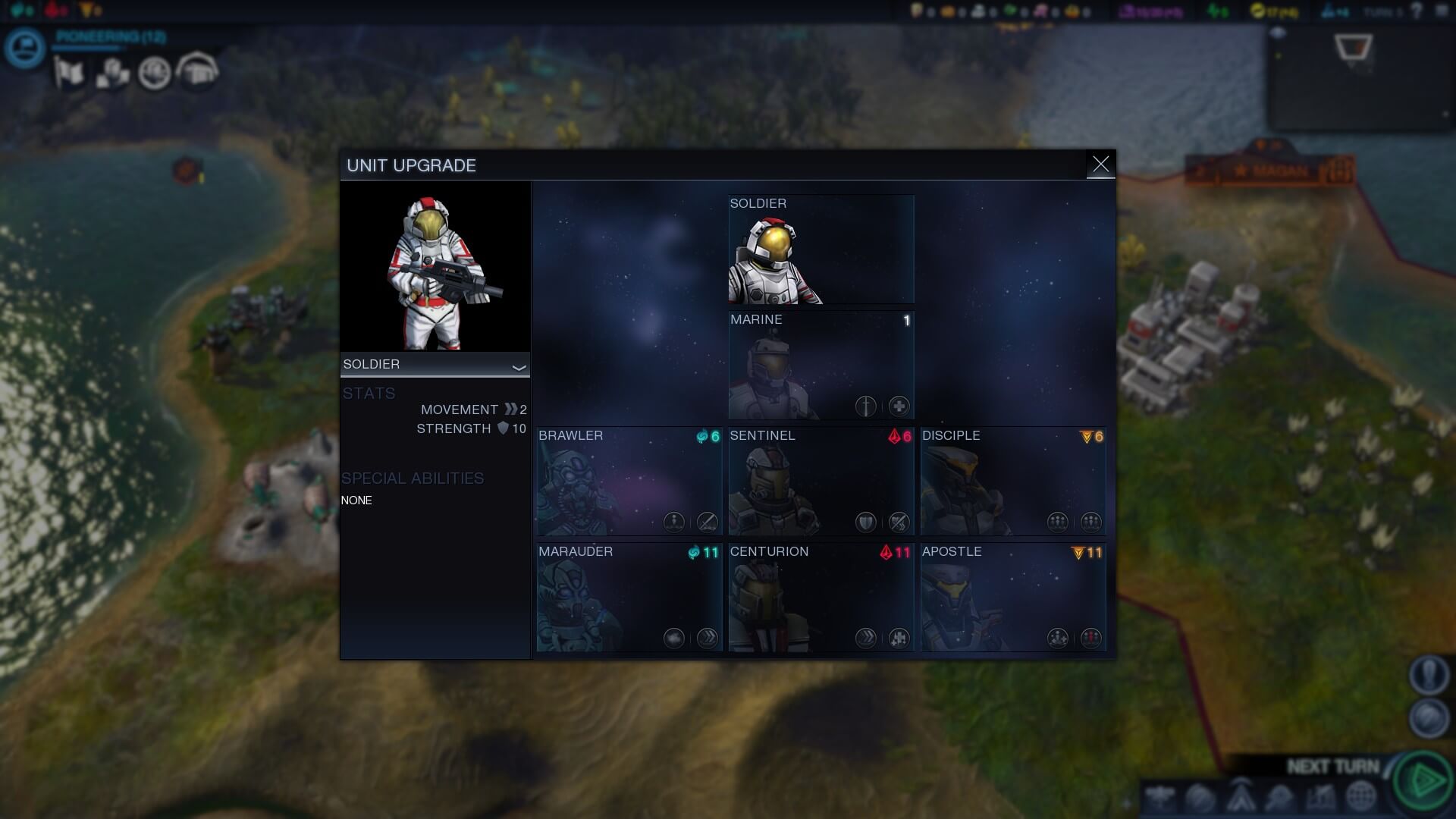The image size is (1456, 819).
Task: Open the help question mark menu
Action: point(1417,11)
